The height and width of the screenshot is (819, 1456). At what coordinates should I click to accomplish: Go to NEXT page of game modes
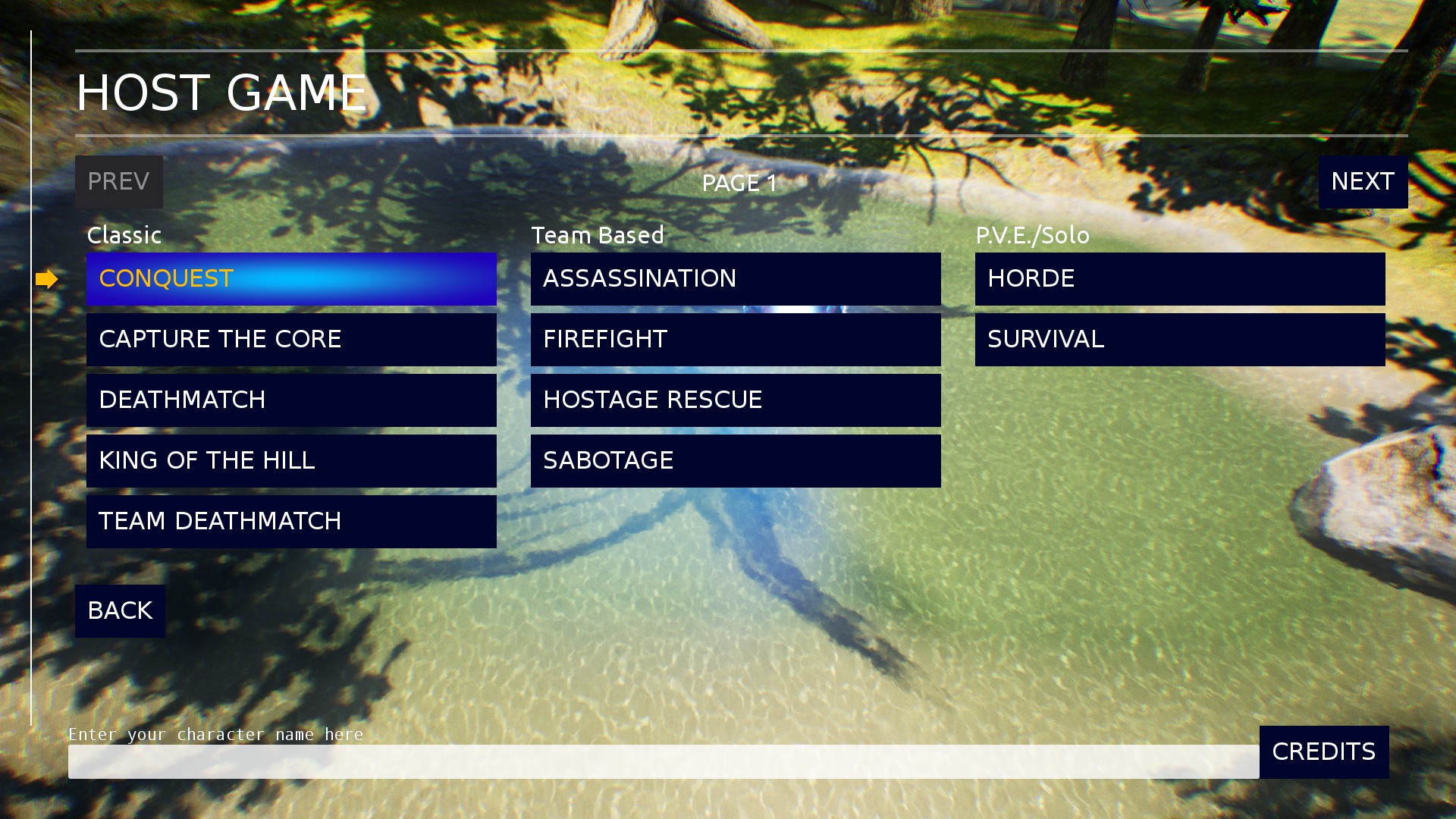point(1363,182)
